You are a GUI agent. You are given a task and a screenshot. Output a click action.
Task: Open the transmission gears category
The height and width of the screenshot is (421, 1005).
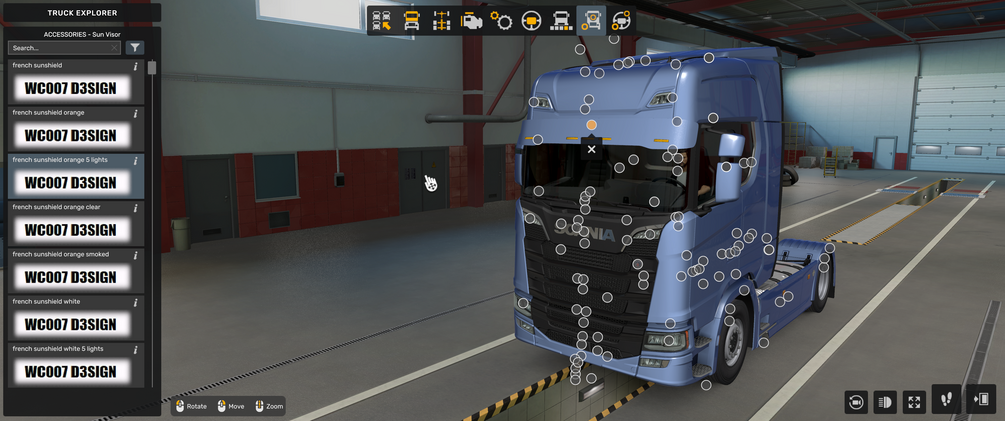tap(501, 21)
